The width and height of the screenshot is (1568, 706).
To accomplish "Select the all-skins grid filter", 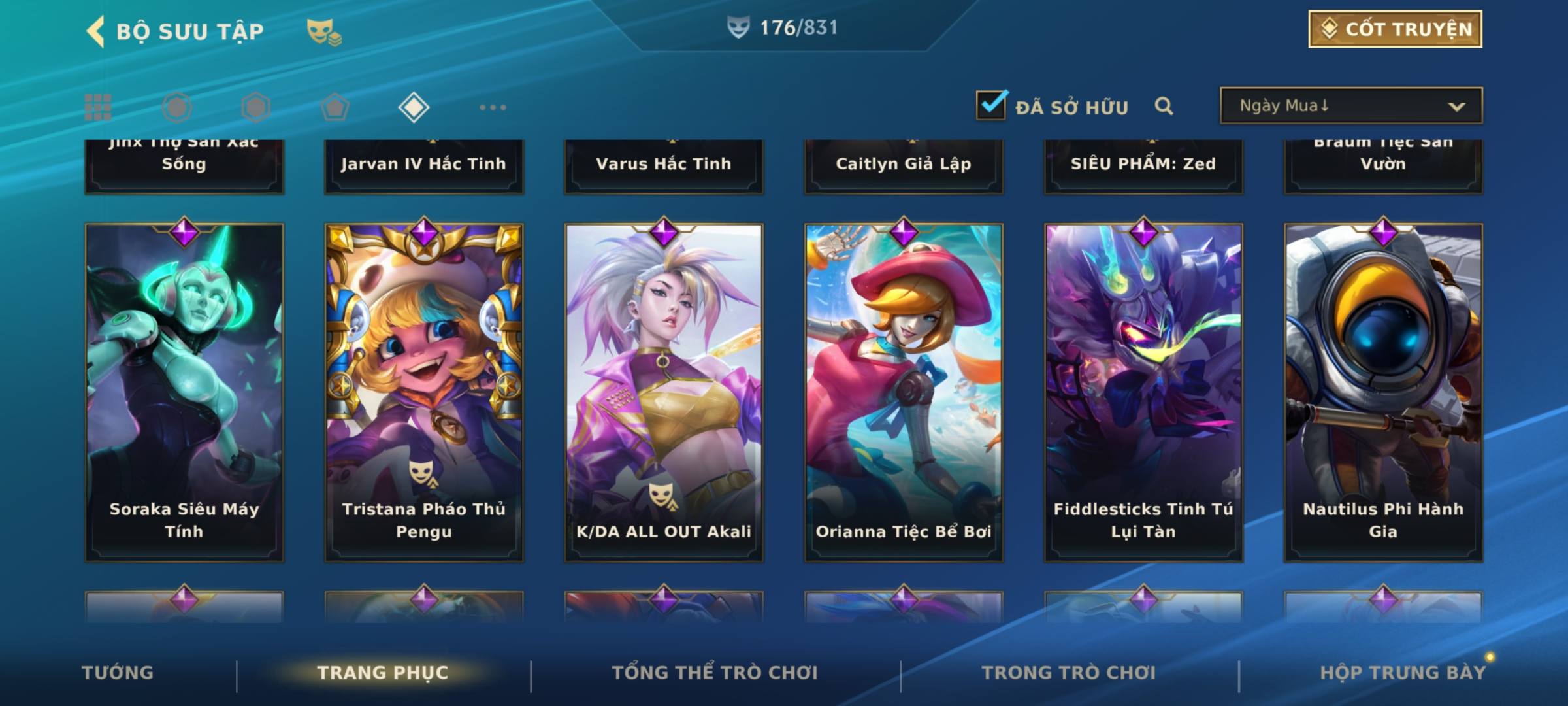I will [98, 107].
